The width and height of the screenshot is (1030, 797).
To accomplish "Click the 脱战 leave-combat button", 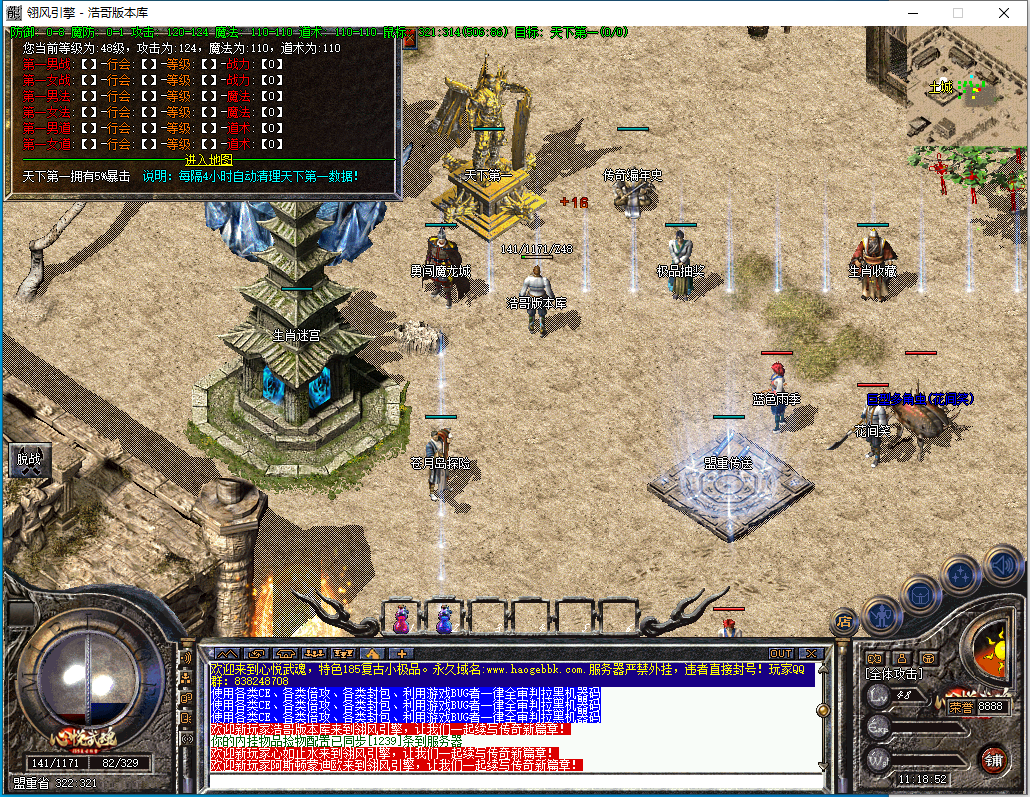I will pyautogui.click(x=27, y=459).
